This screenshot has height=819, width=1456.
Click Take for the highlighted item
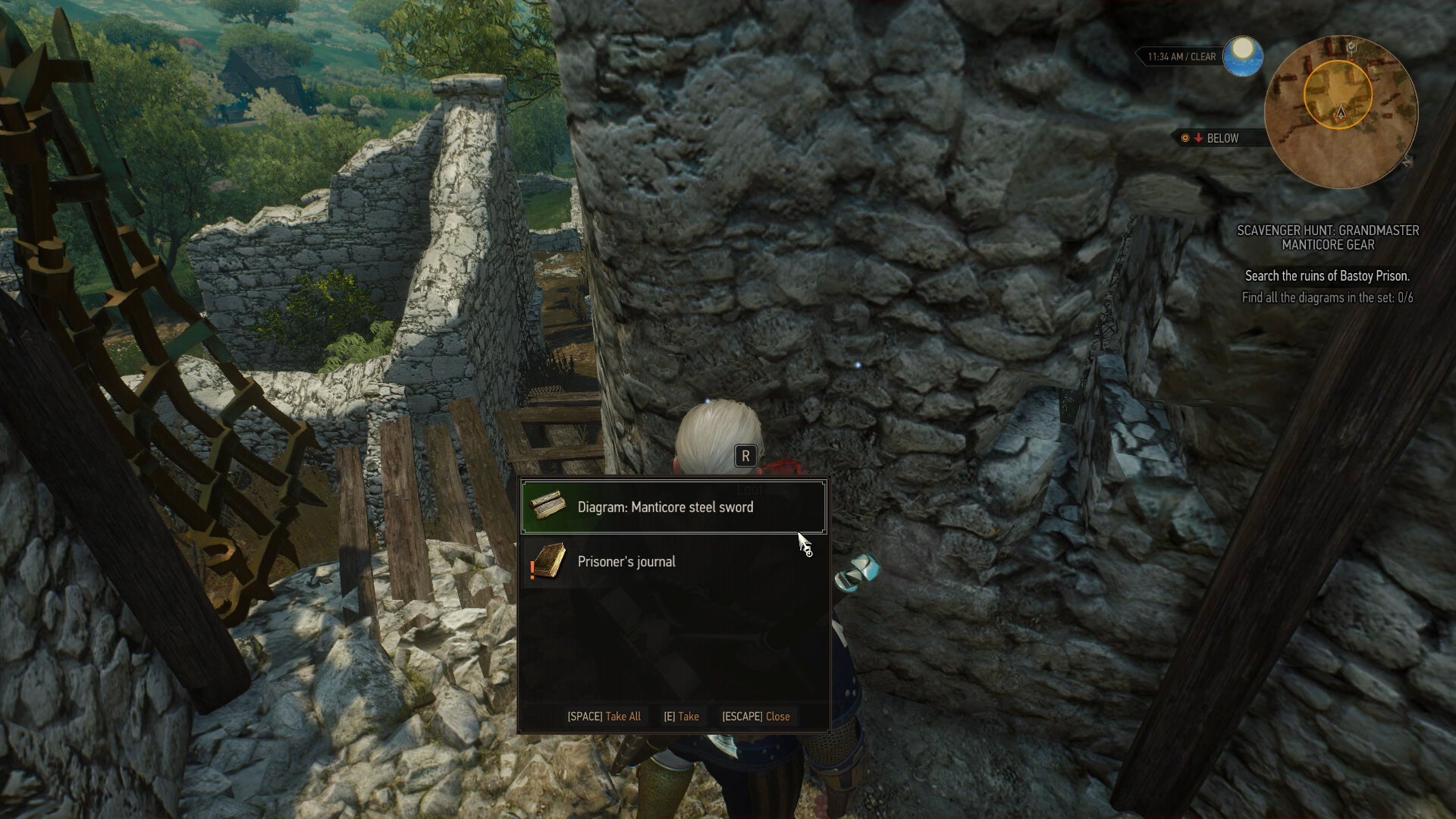point(681,716)
